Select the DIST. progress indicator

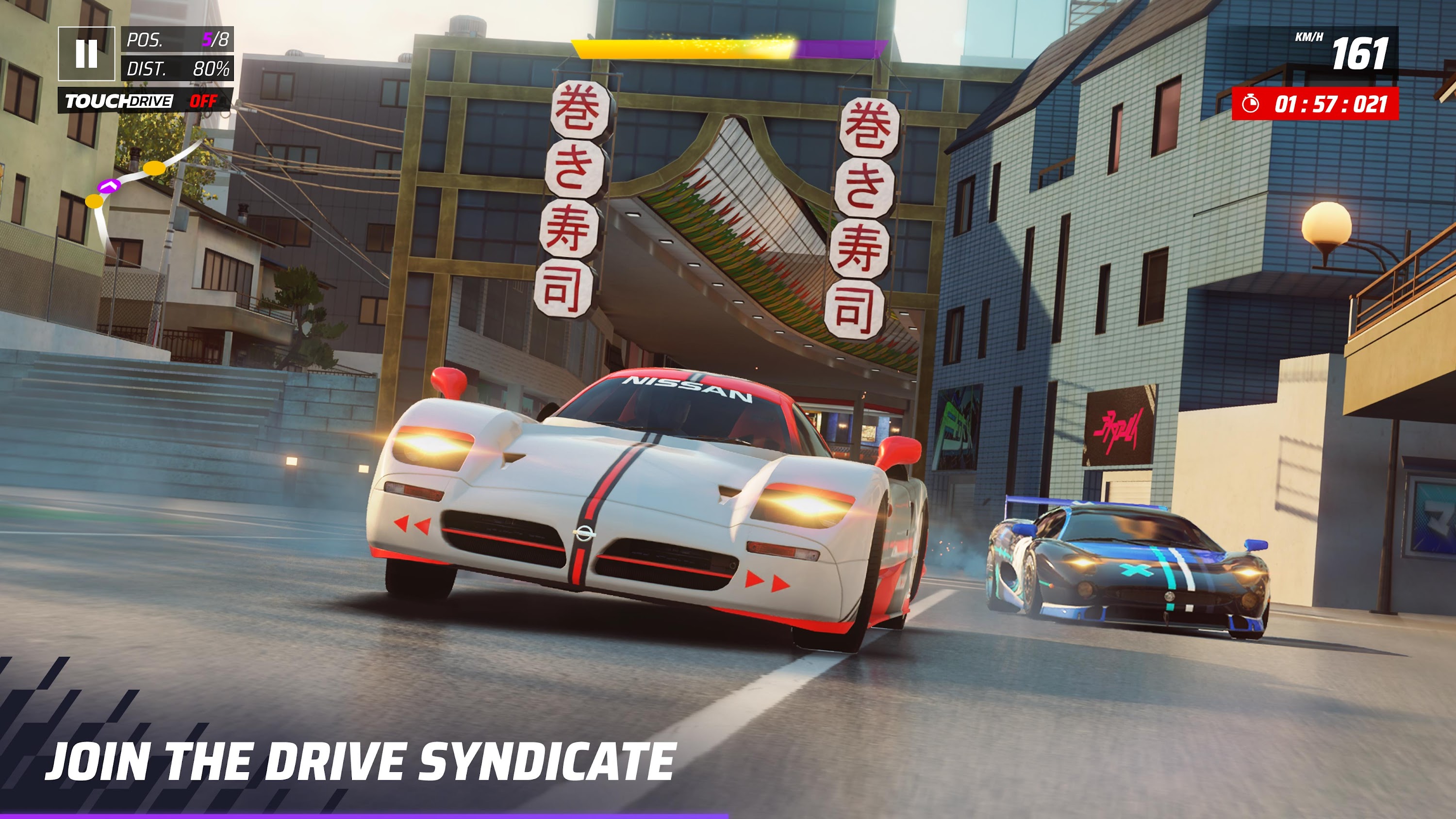point(147,69)
